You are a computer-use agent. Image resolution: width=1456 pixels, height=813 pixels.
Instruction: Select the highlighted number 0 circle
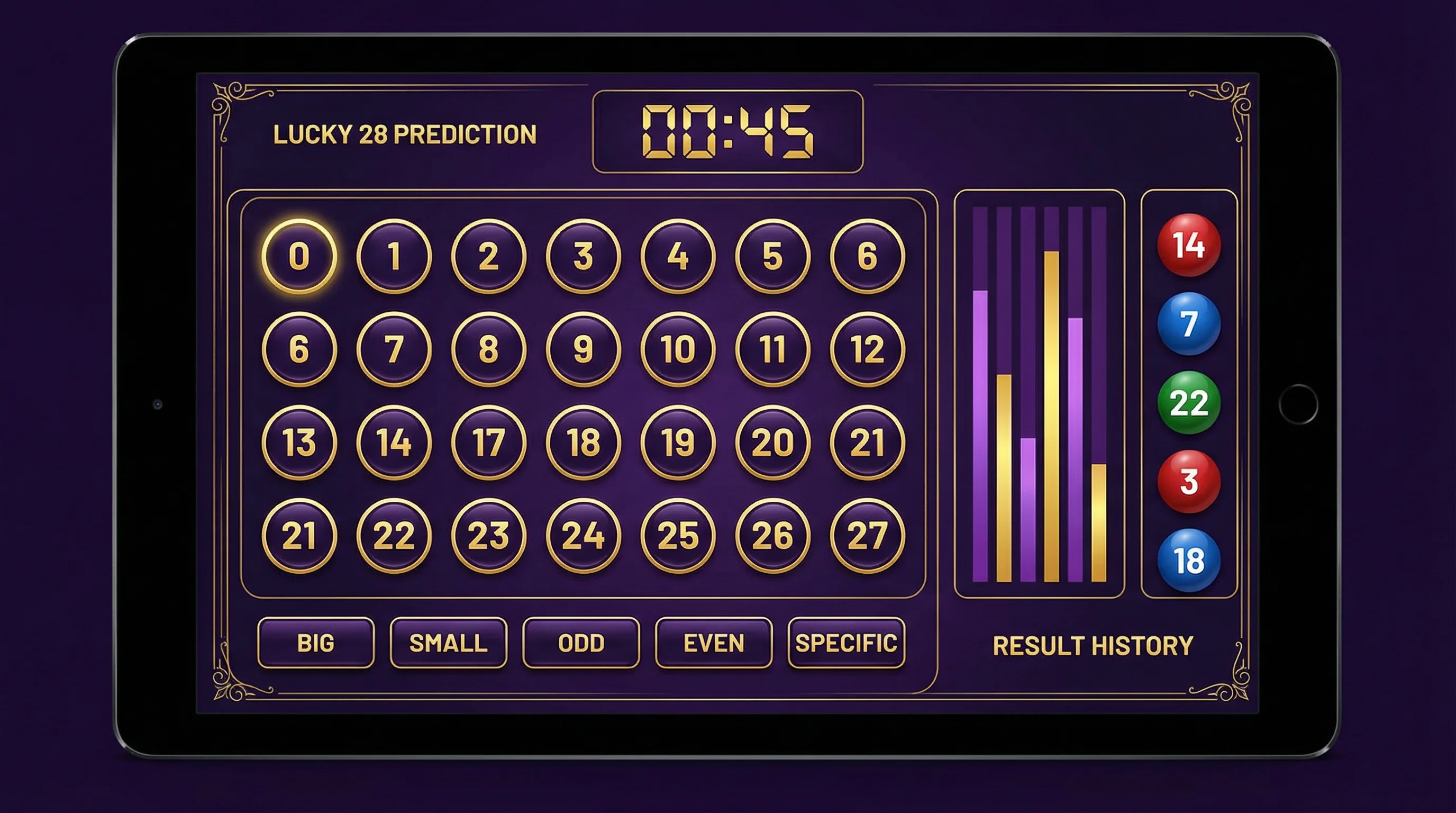tap(299, 256)
